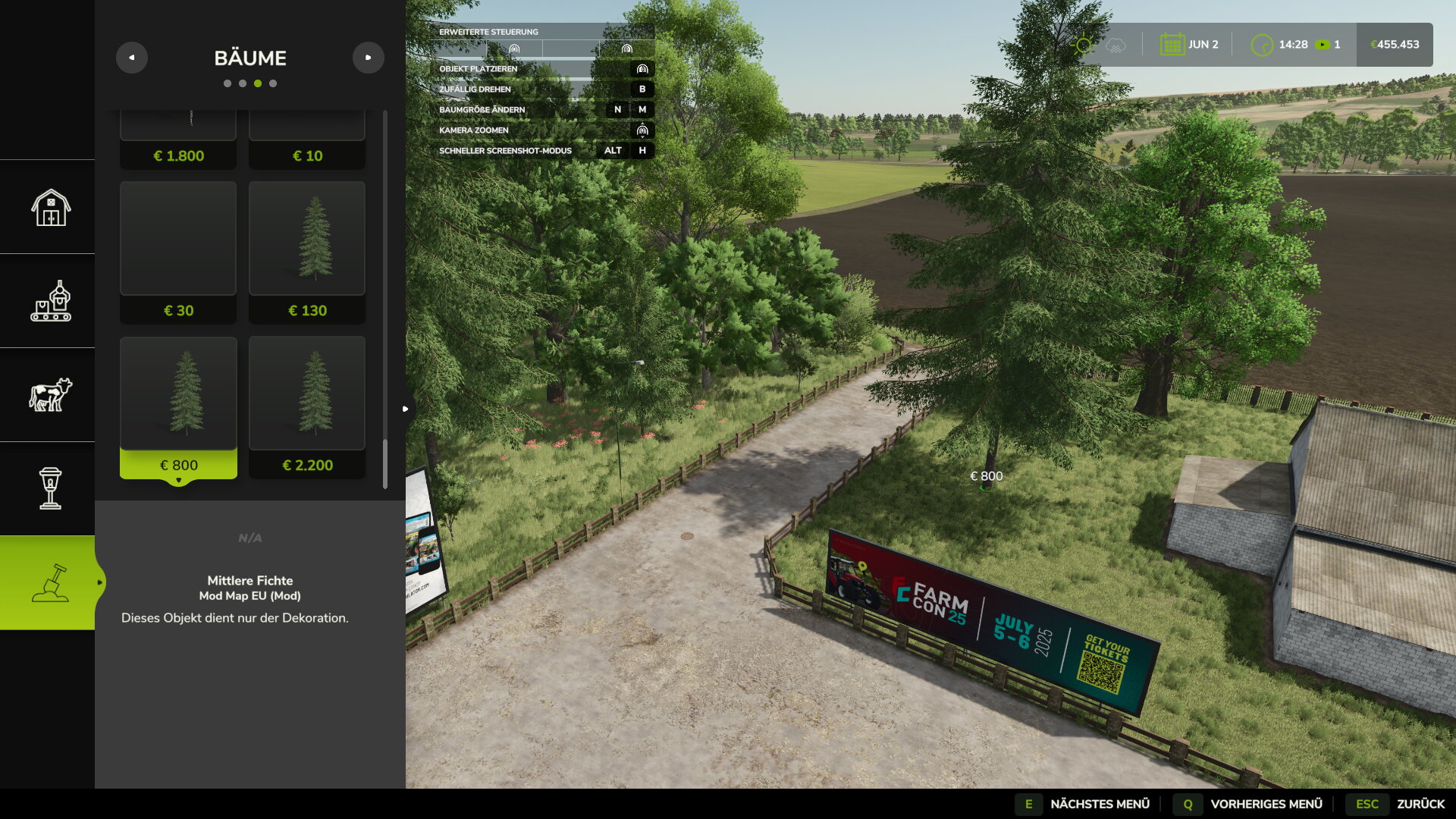
Task: Click the tree list scrollbar
Action: (385, 463)
